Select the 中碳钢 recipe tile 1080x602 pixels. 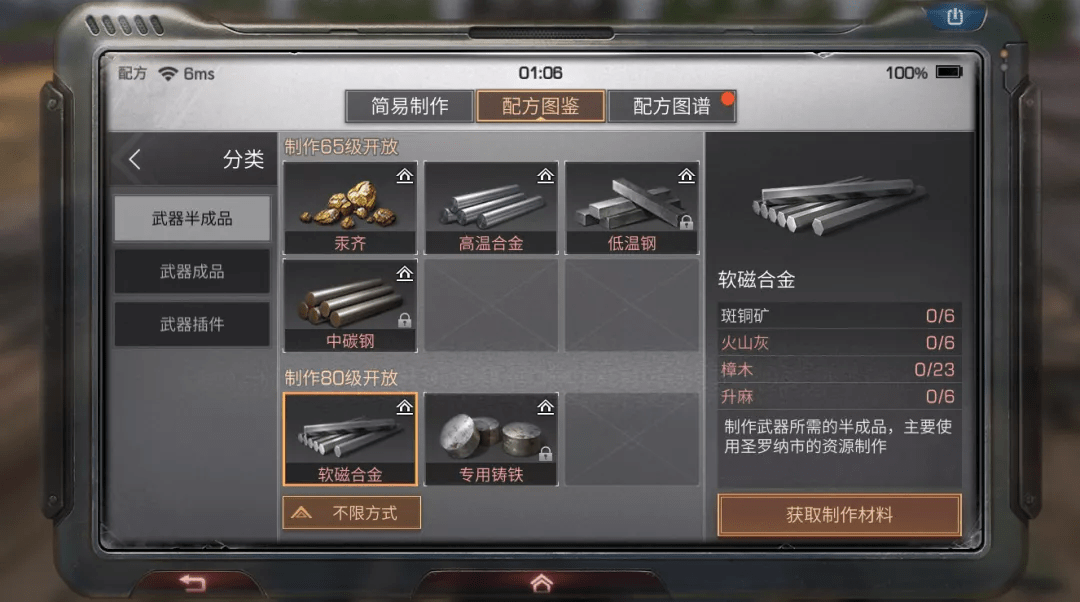pyautogui.click(x=350, y=305)
